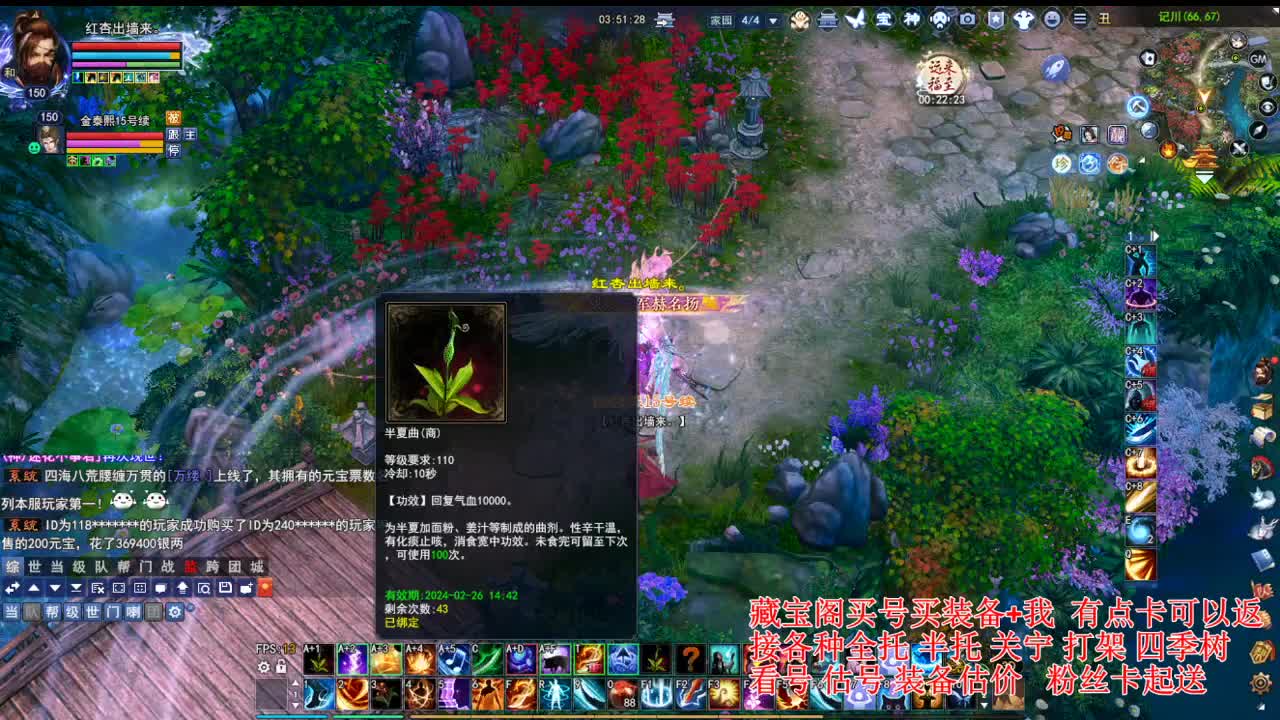This screenshot has height=720, width=1280.
Task: Click the hamburger menu icon near 丑
Action: point(1079,17)
